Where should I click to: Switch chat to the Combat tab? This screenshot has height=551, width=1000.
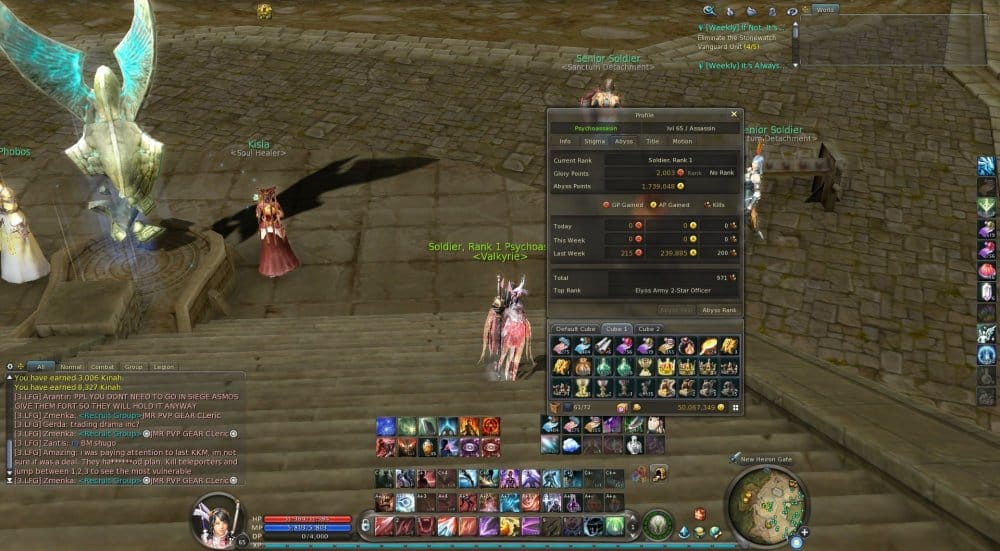101,367
